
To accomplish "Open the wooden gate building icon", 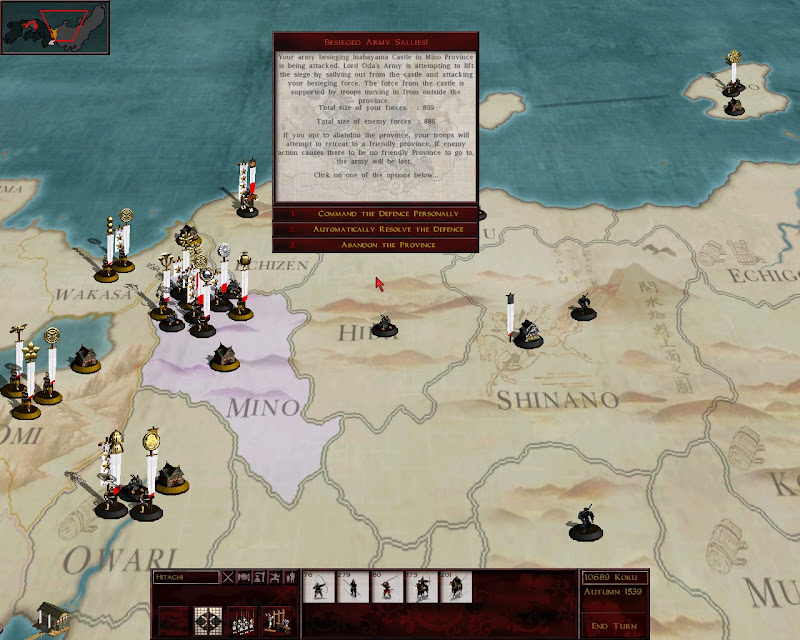I will 276,619.
